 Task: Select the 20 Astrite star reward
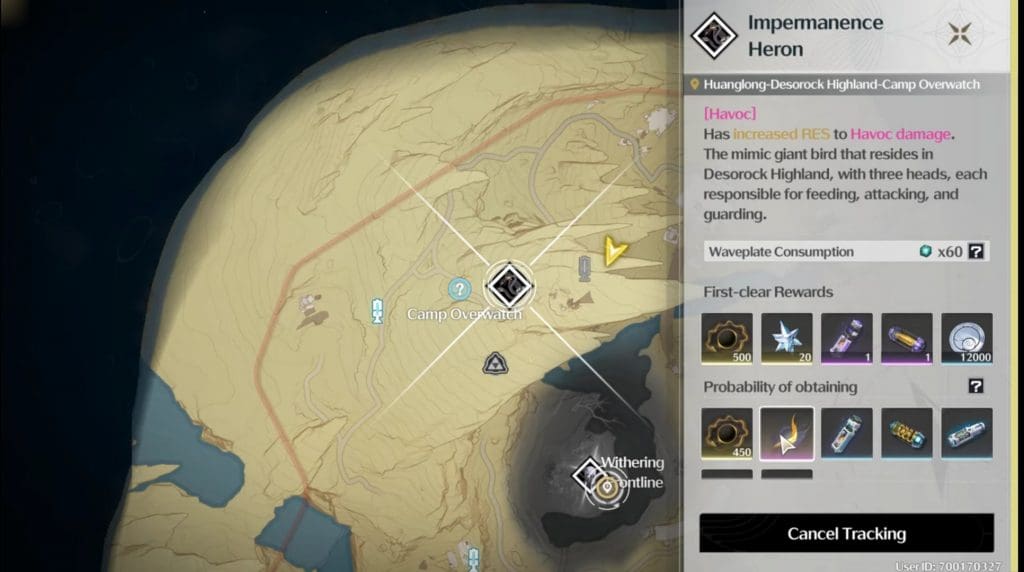(x=787, y=339)
